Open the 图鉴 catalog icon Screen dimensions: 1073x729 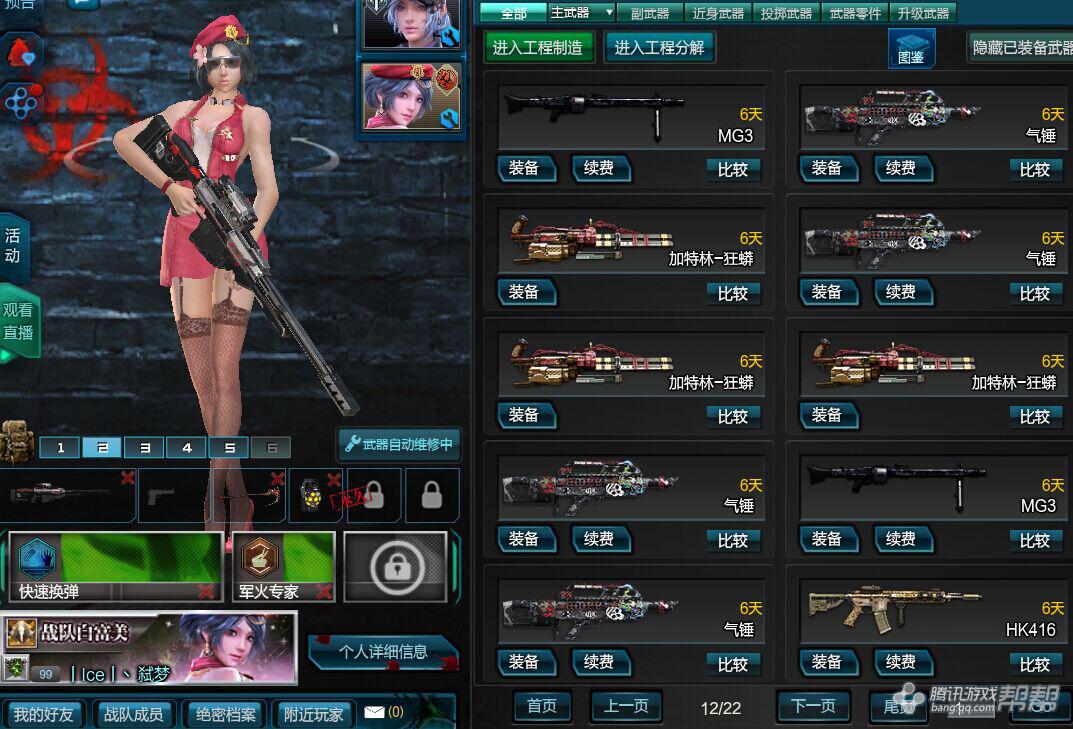pos(911,48)
